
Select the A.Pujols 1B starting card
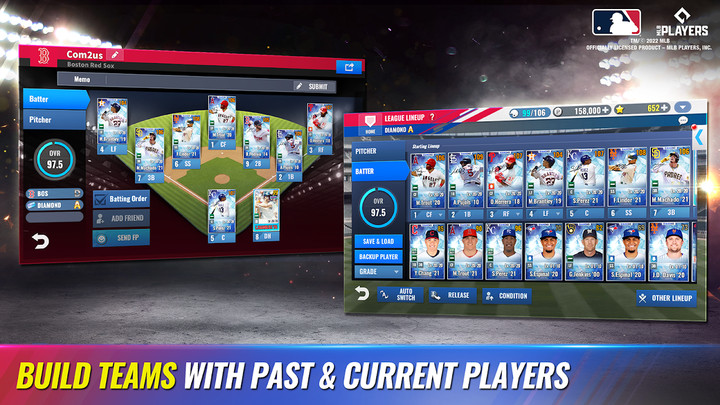[466, 184]
